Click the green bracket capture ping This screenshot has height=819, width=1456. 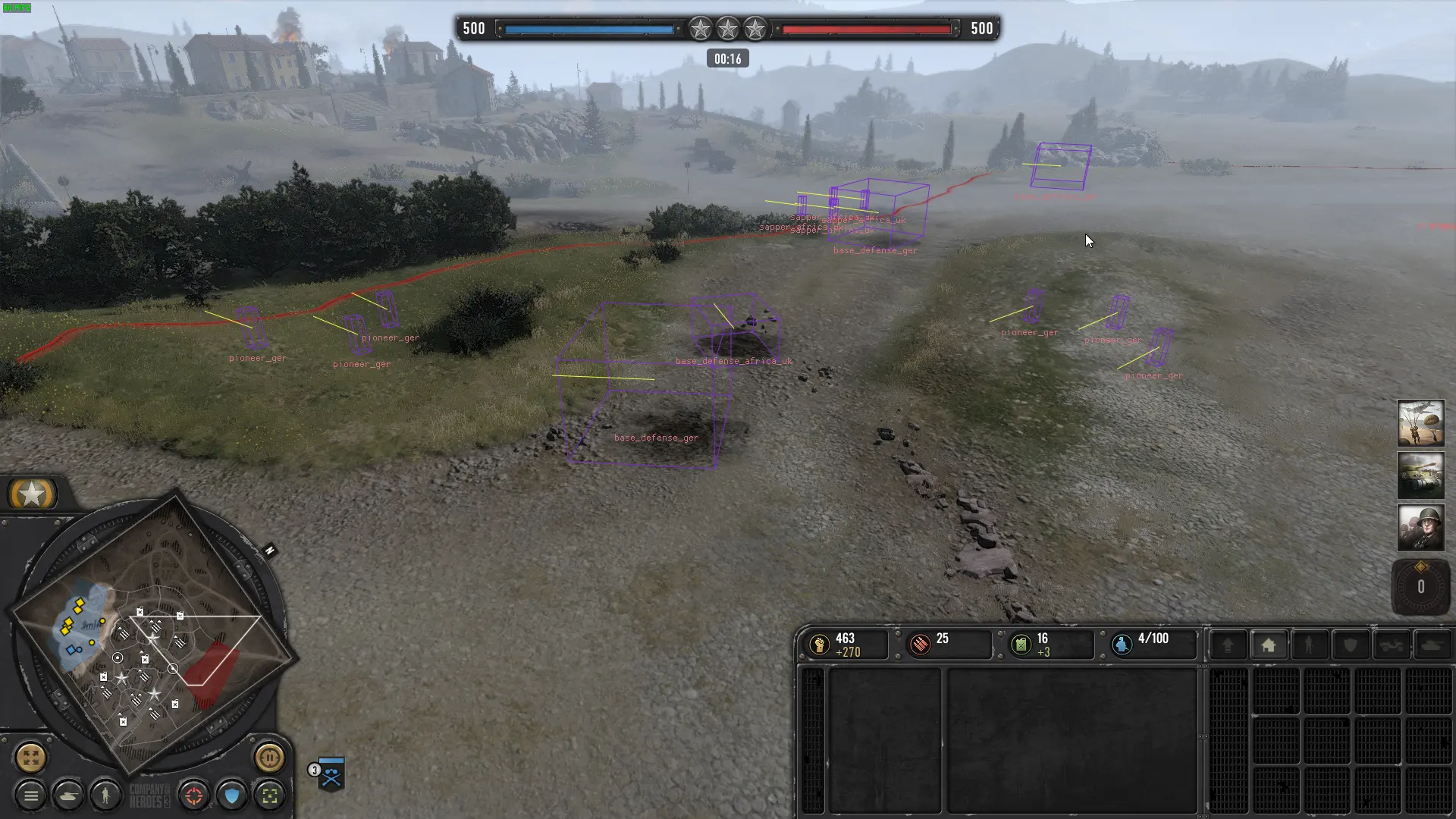click(270, 795)
